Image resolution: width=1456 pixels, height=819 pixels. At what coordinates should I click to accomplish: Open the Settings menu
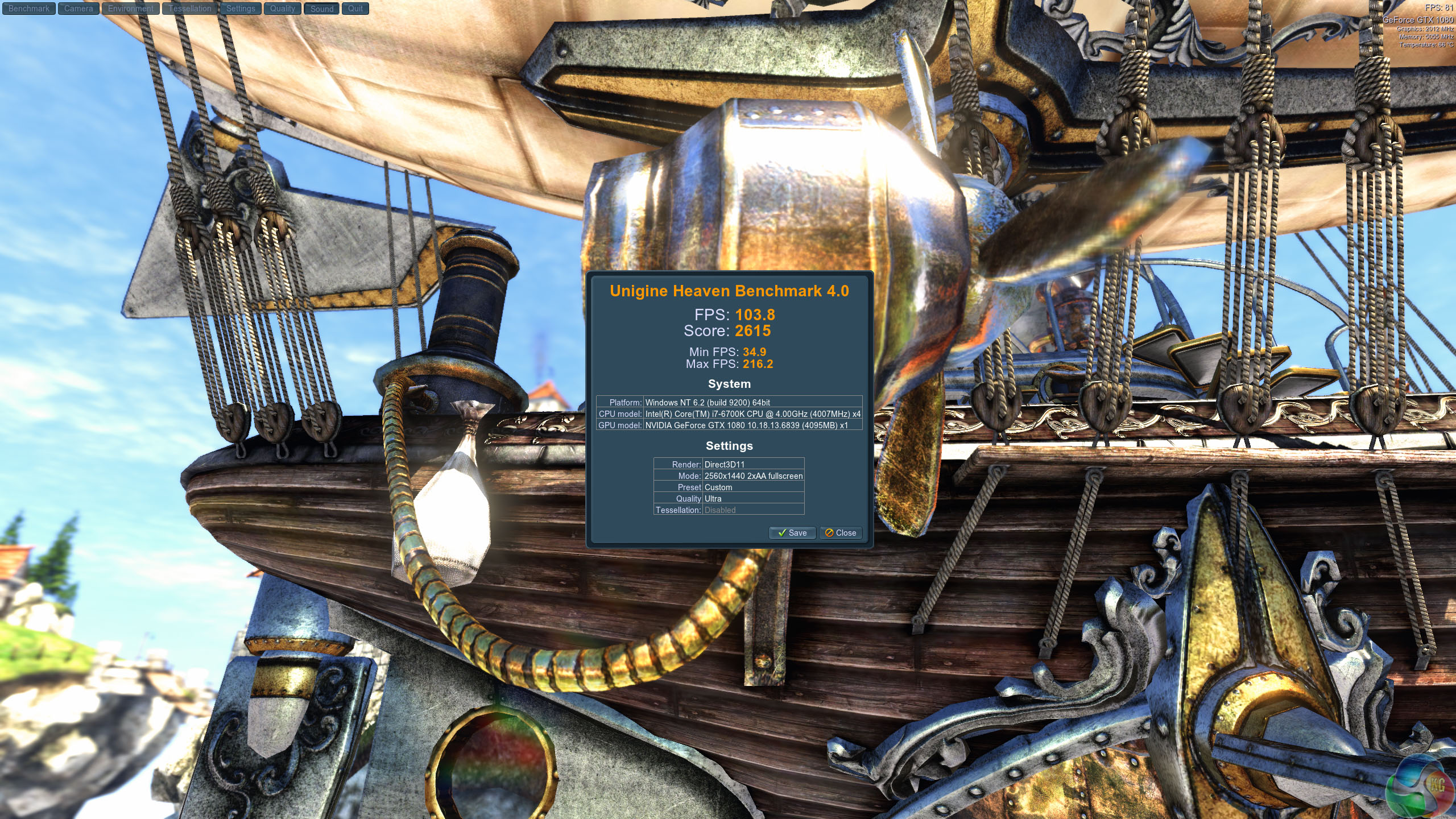pos(241,9)
